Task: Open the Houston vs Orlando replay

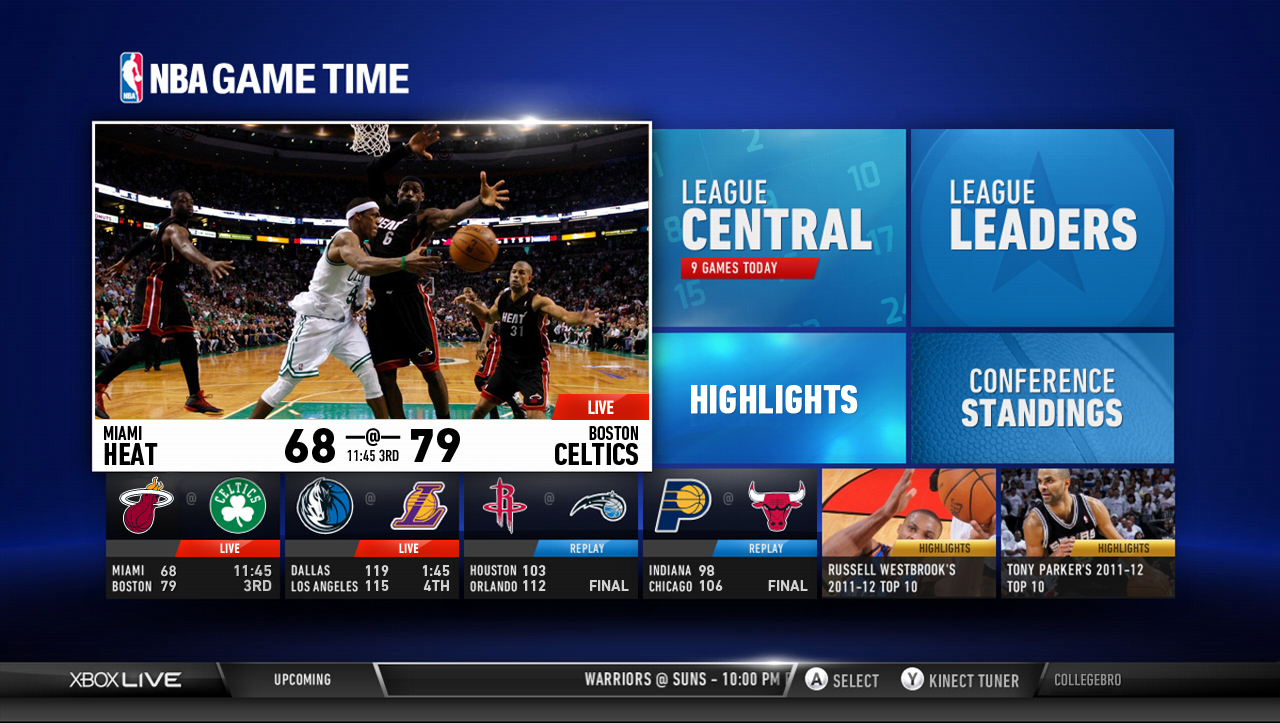Action: click(551, 535)
